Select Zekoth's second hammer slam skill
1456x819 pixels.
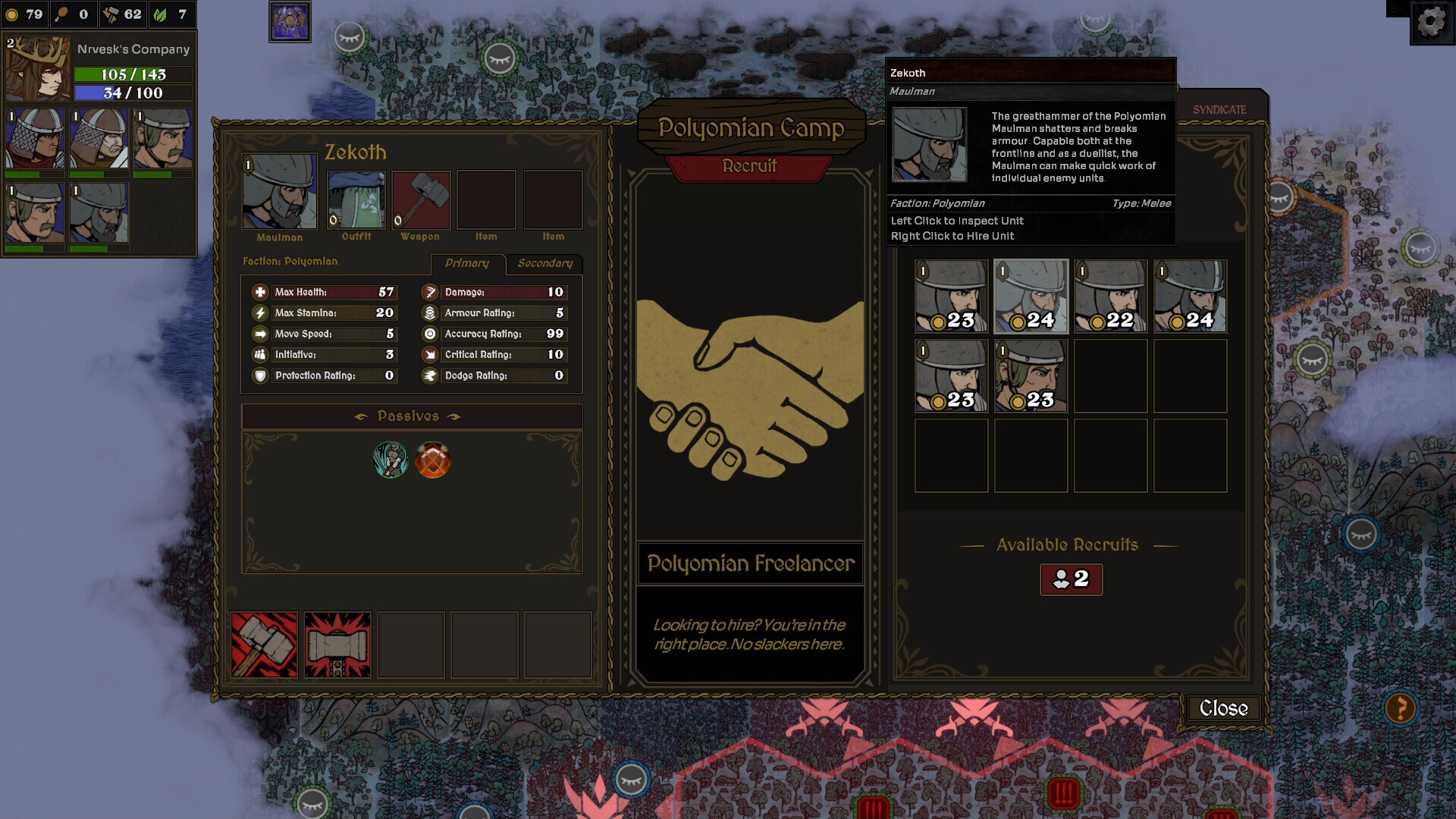[x=337, y=644]
